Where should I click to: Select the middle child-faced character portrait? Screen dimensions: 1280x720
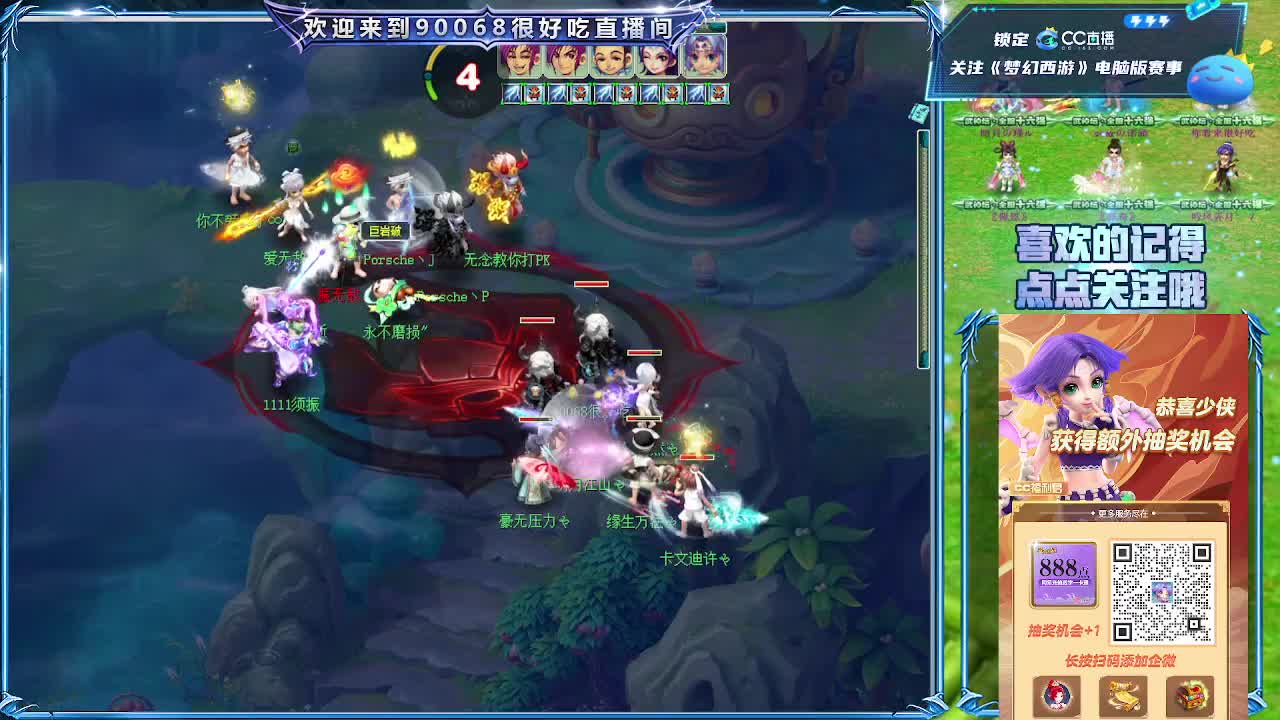tap(611, 60)
